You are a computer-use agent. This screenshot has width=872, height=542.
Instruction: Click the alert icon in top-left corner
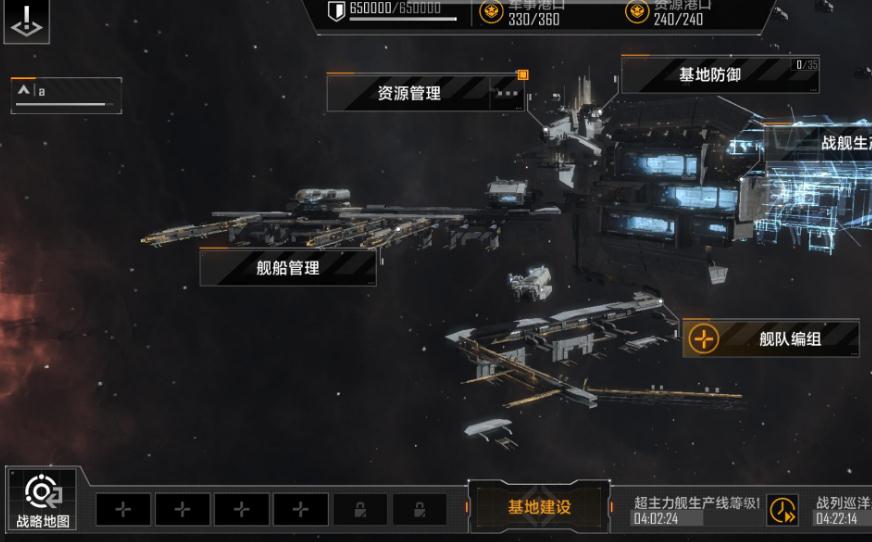pos(26,20)
